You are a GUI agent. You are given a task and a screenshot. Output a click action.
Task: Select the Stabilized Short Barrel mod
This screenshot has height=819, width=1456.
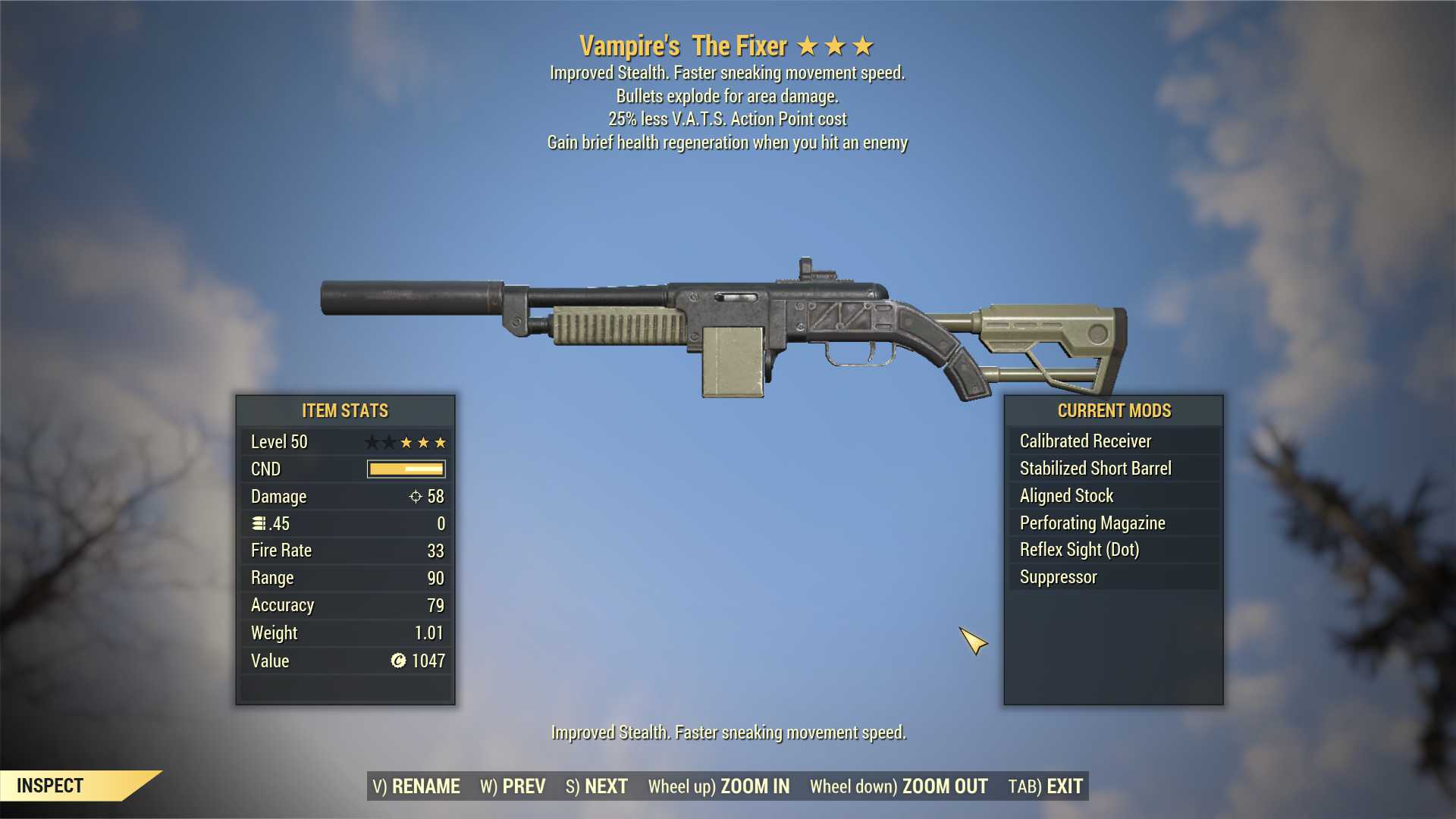click(1095, 469)
